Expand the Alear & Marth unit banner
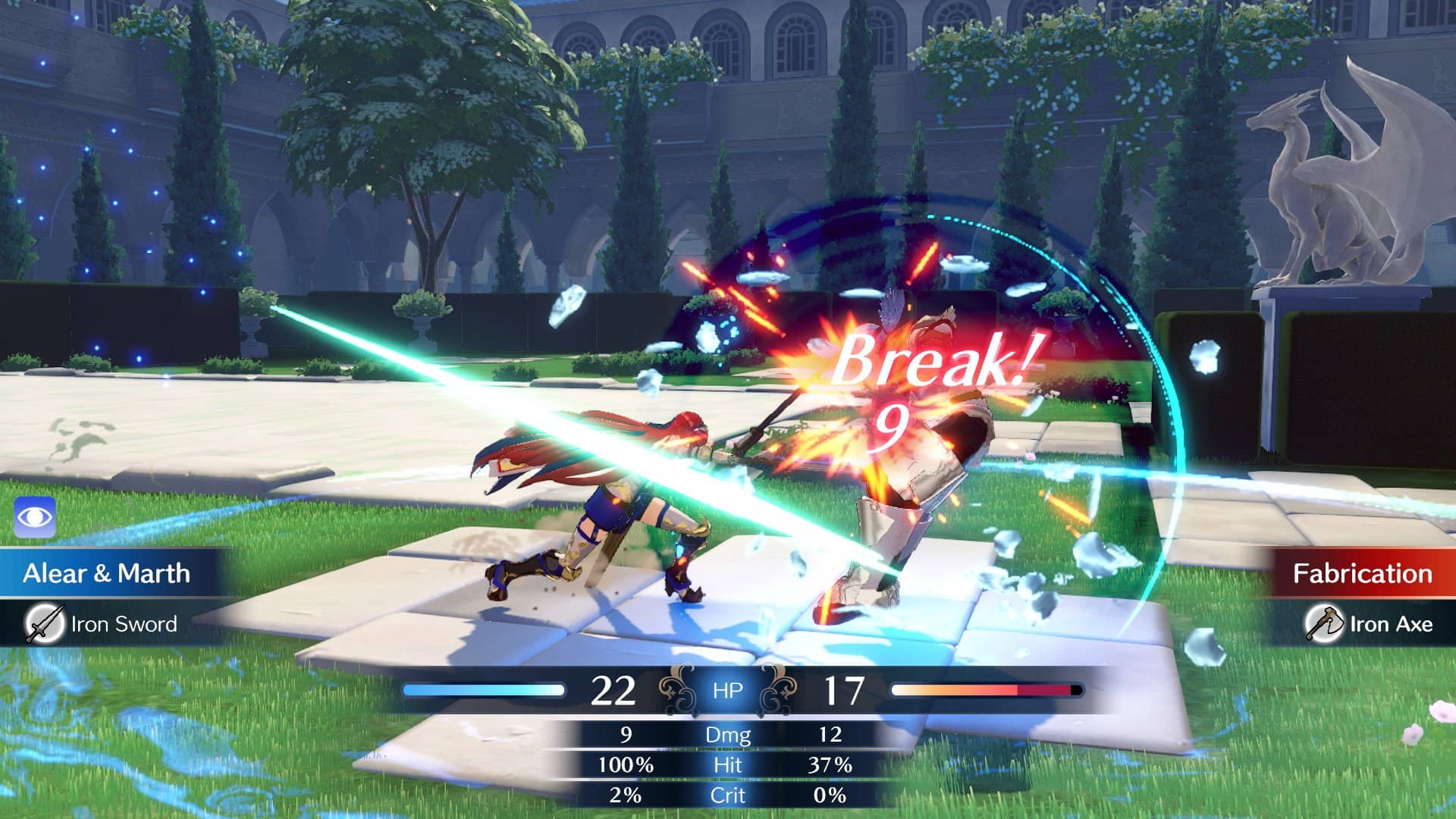The width and height of the screenshot is (1456, 819). click(106, 574)
